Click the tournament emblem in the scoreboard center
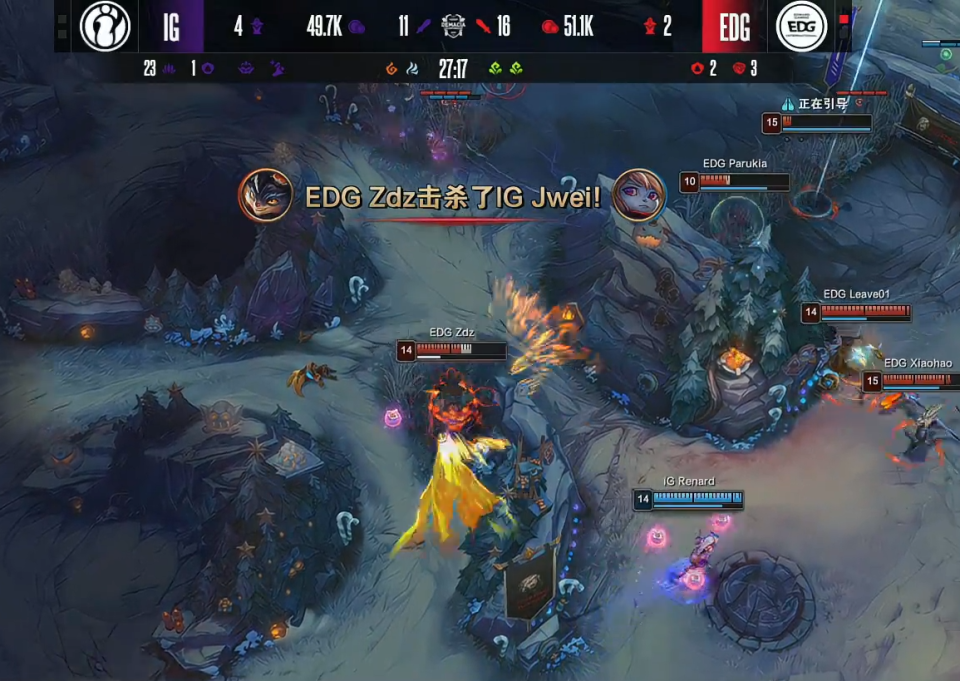960x681 pixels. click(x=454, y=26)
